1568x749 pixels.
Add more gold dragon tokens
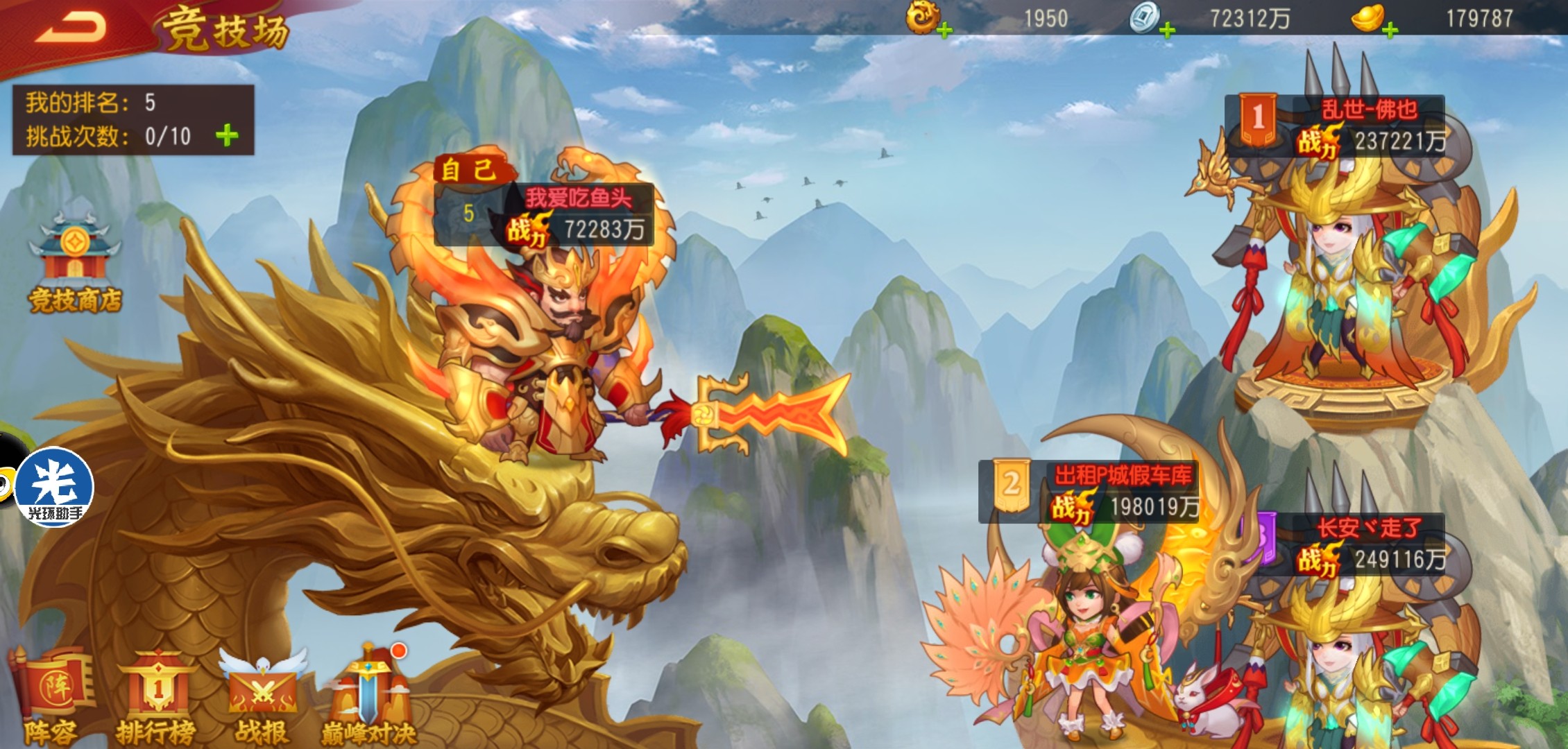pos(944,31)
